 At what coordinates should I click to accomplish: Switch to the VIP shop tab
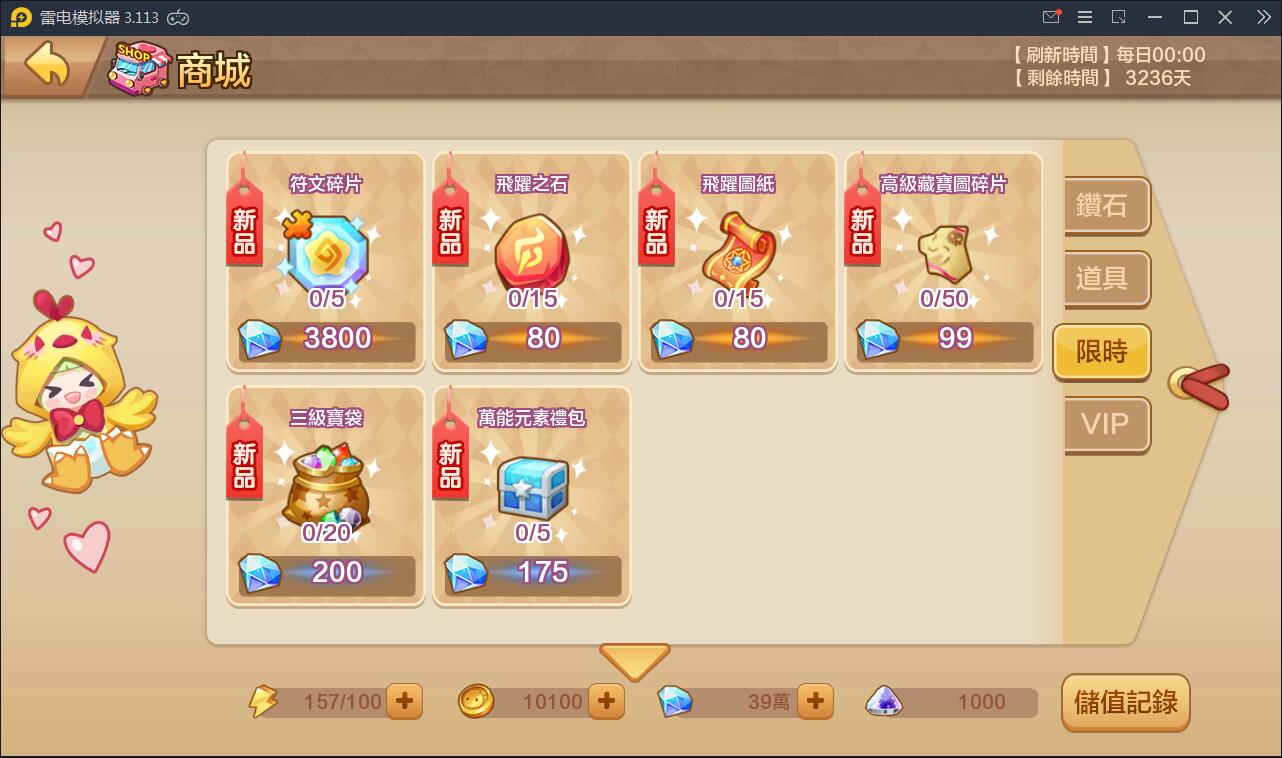pyautogui.click(x=1104, y=426)
